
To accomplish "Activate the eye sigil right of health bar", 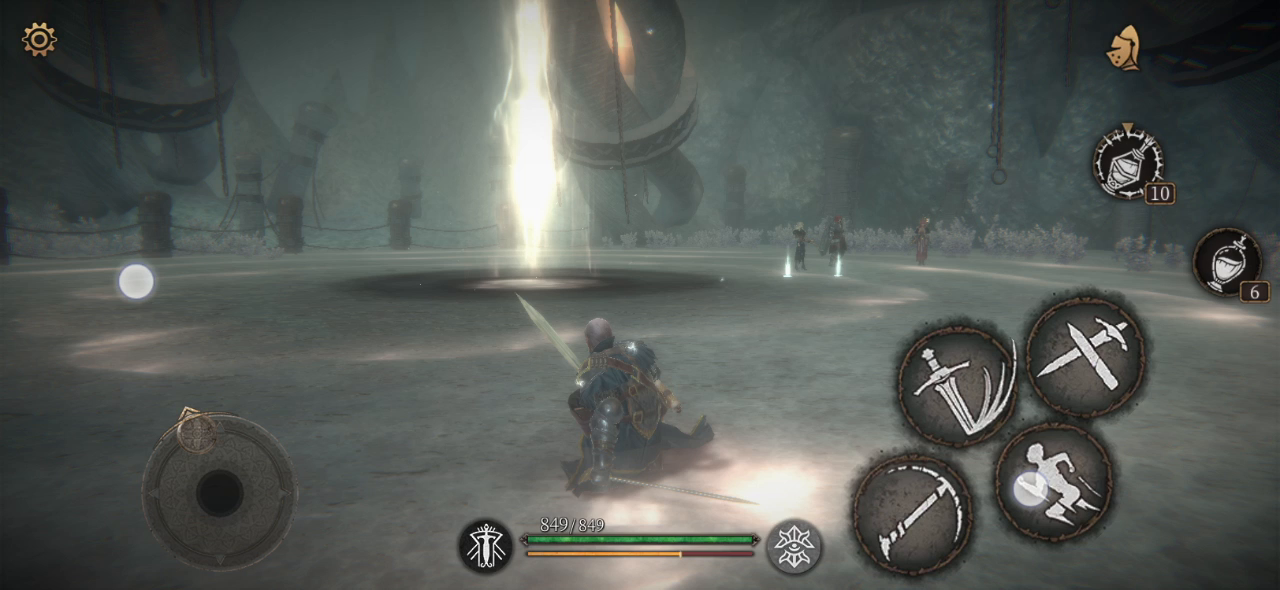I will point(795,546).
